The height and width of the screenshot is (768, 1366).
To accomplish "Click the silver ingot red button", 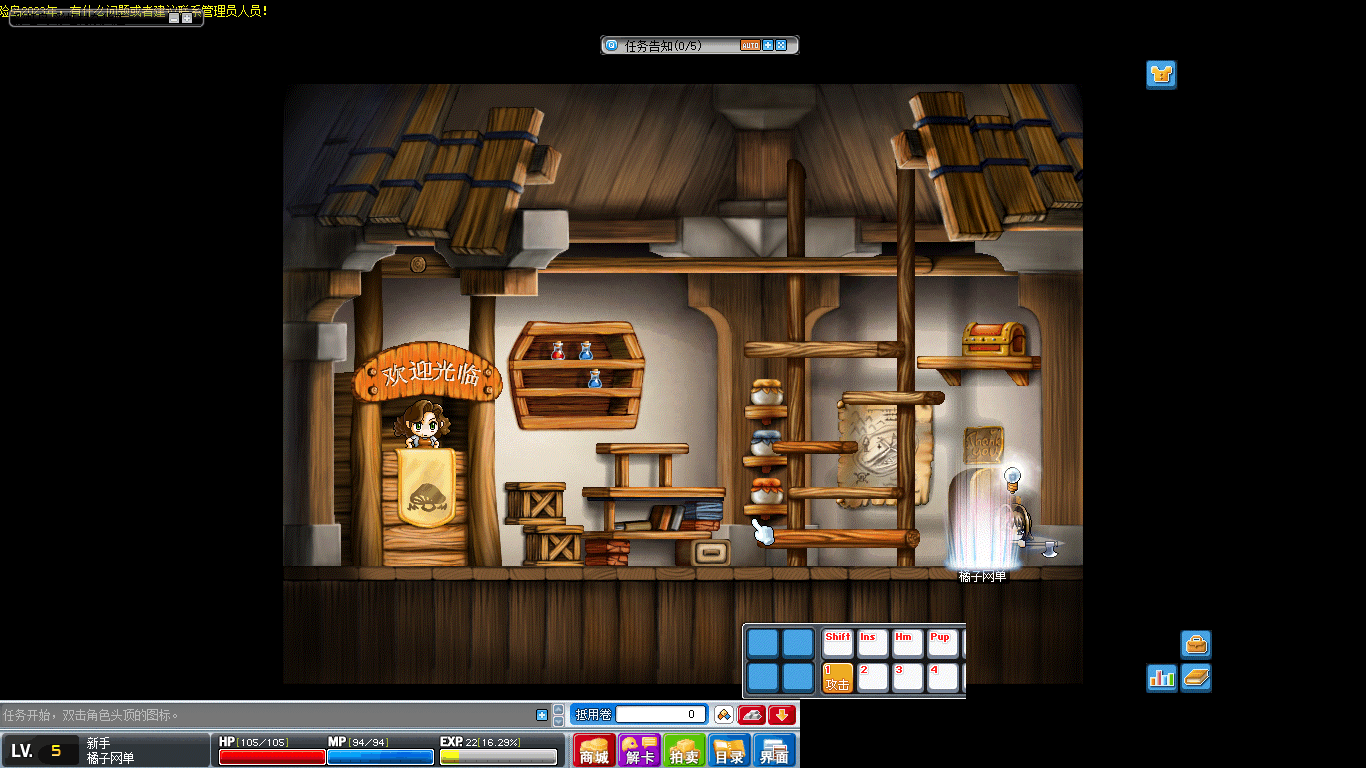I will click(752, 714).
